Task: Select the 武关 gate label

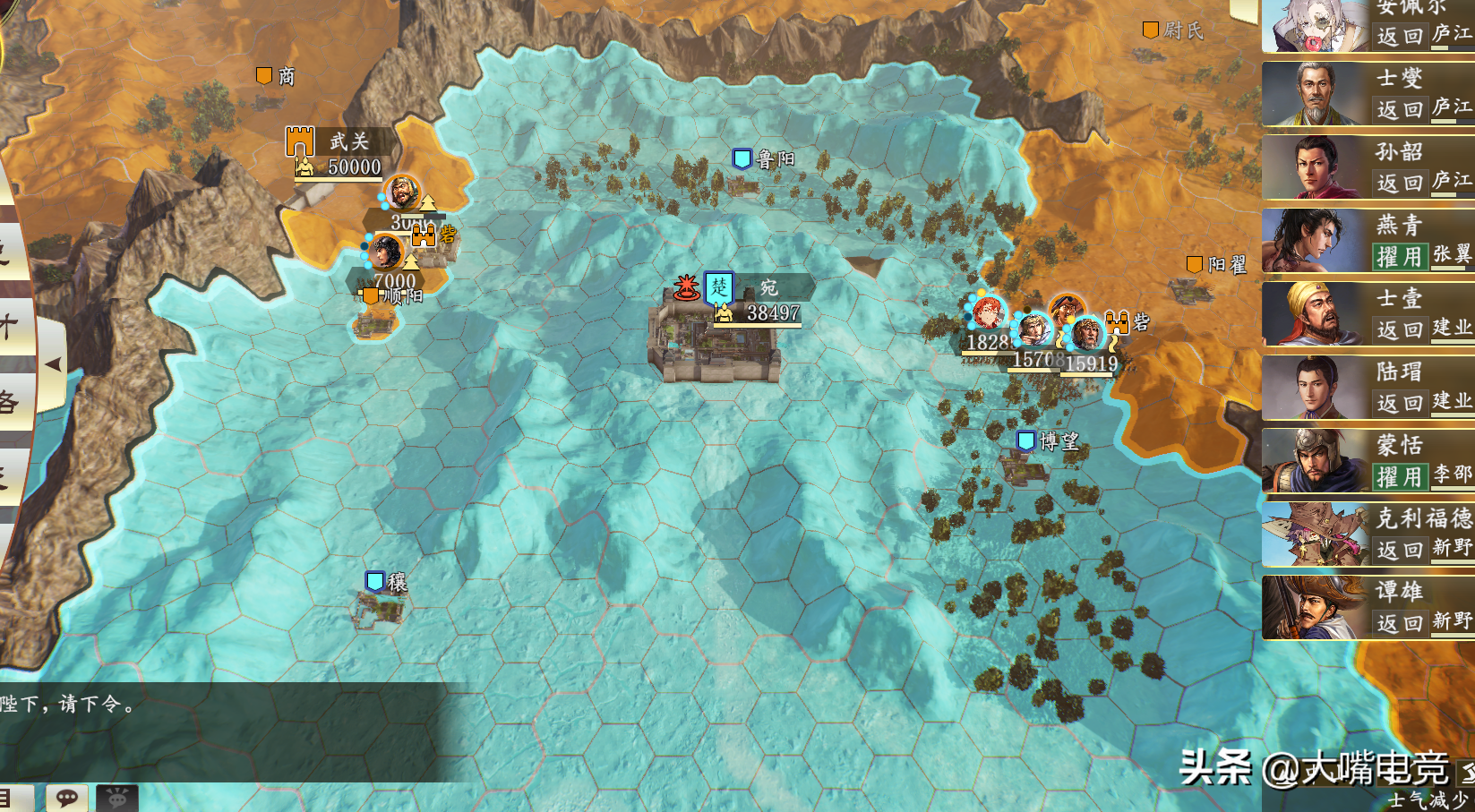Action: 347,141
